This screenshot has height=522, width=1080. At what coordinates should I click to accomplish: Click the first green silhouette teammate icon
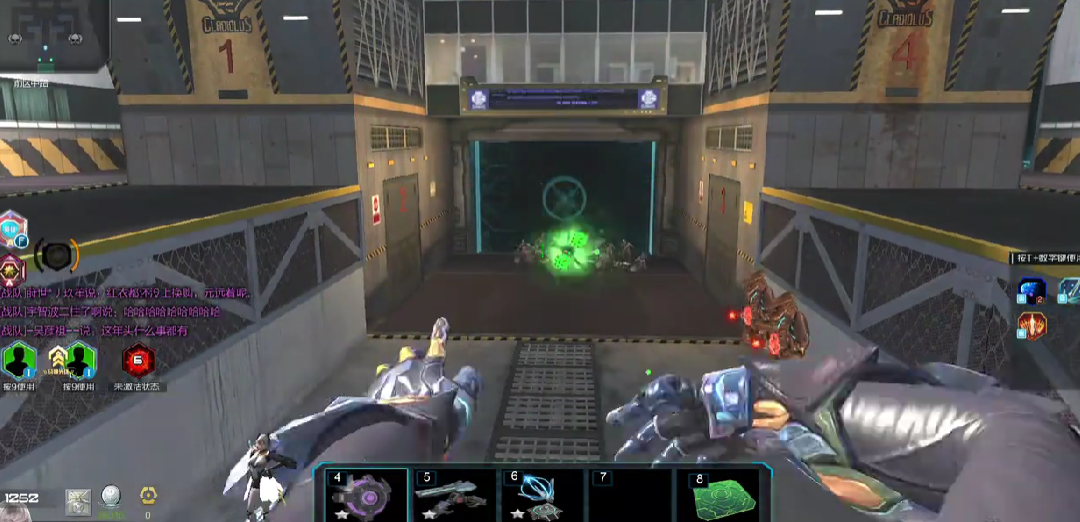coord(19,360)
